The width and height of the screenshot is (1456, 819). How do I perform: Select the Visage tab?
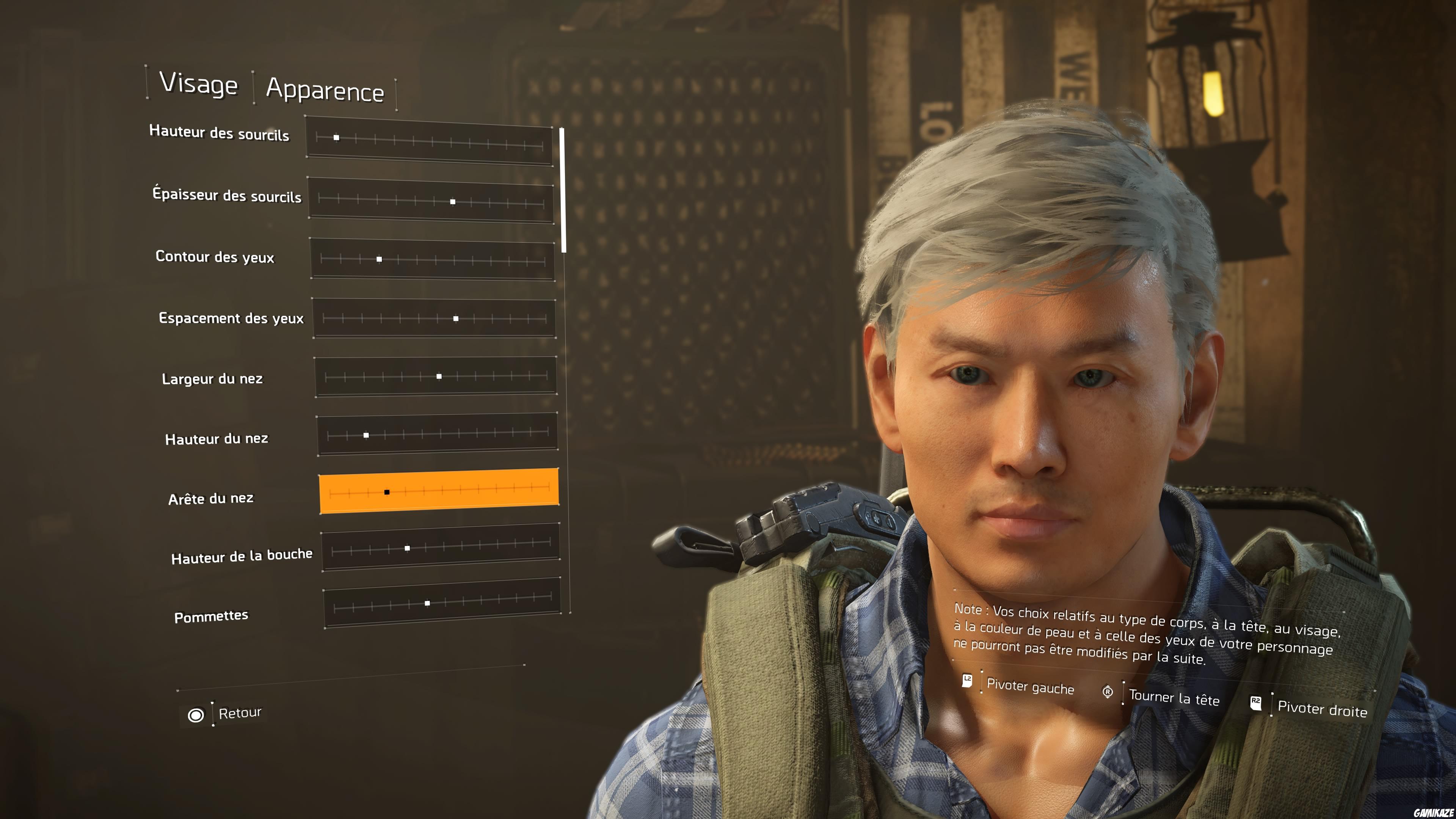point(199,85)
